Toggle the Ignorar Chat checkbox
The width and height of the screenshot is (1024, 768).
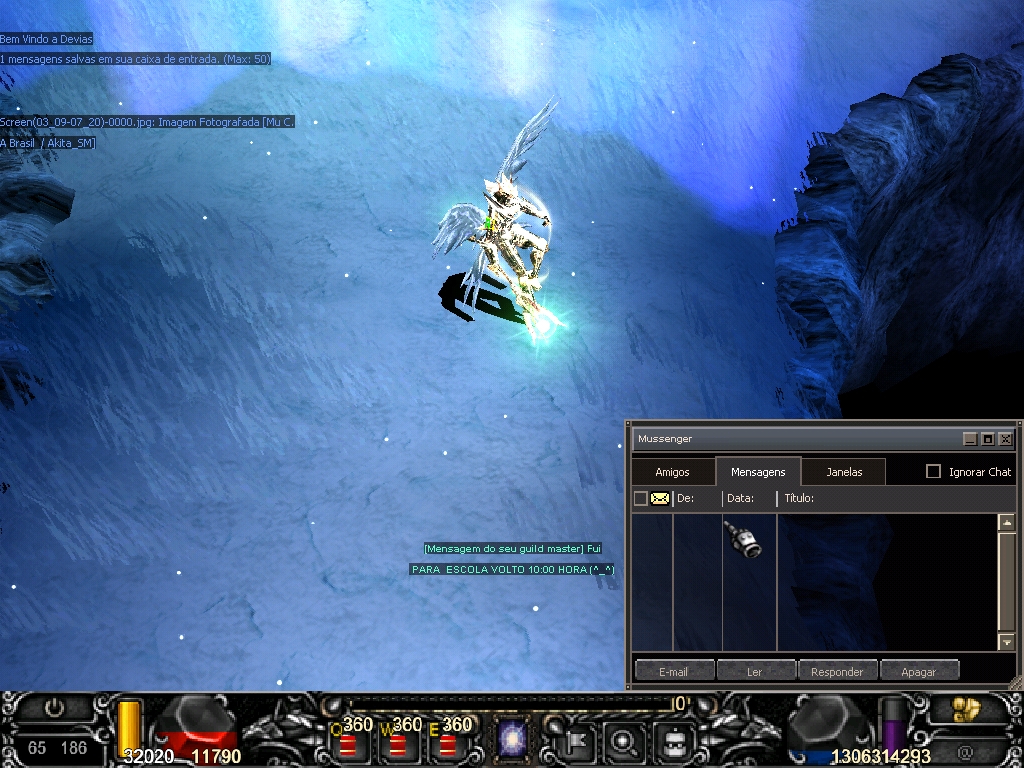tap(934, 471)
